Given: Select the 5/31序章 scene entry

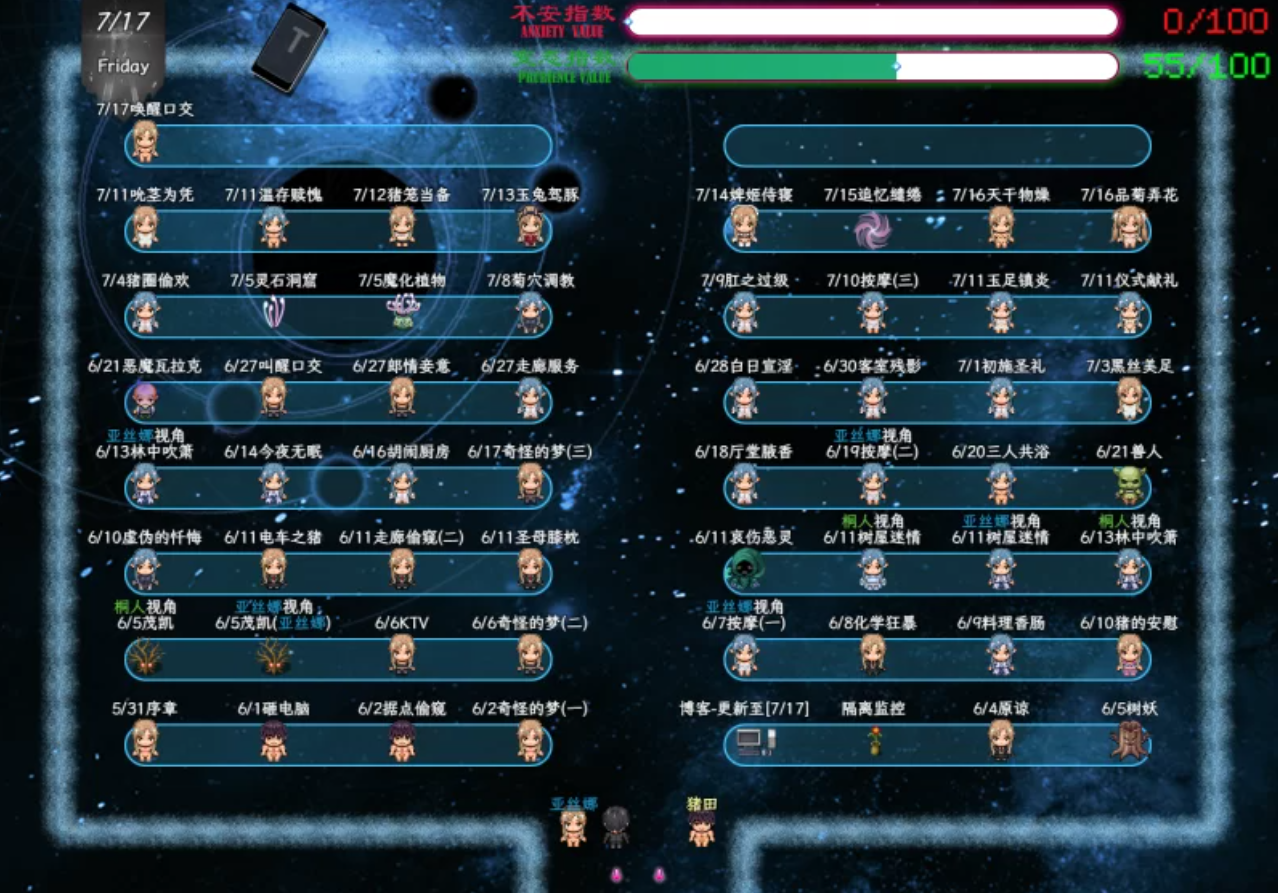Looking at the screenshot, I should (145, 742).
